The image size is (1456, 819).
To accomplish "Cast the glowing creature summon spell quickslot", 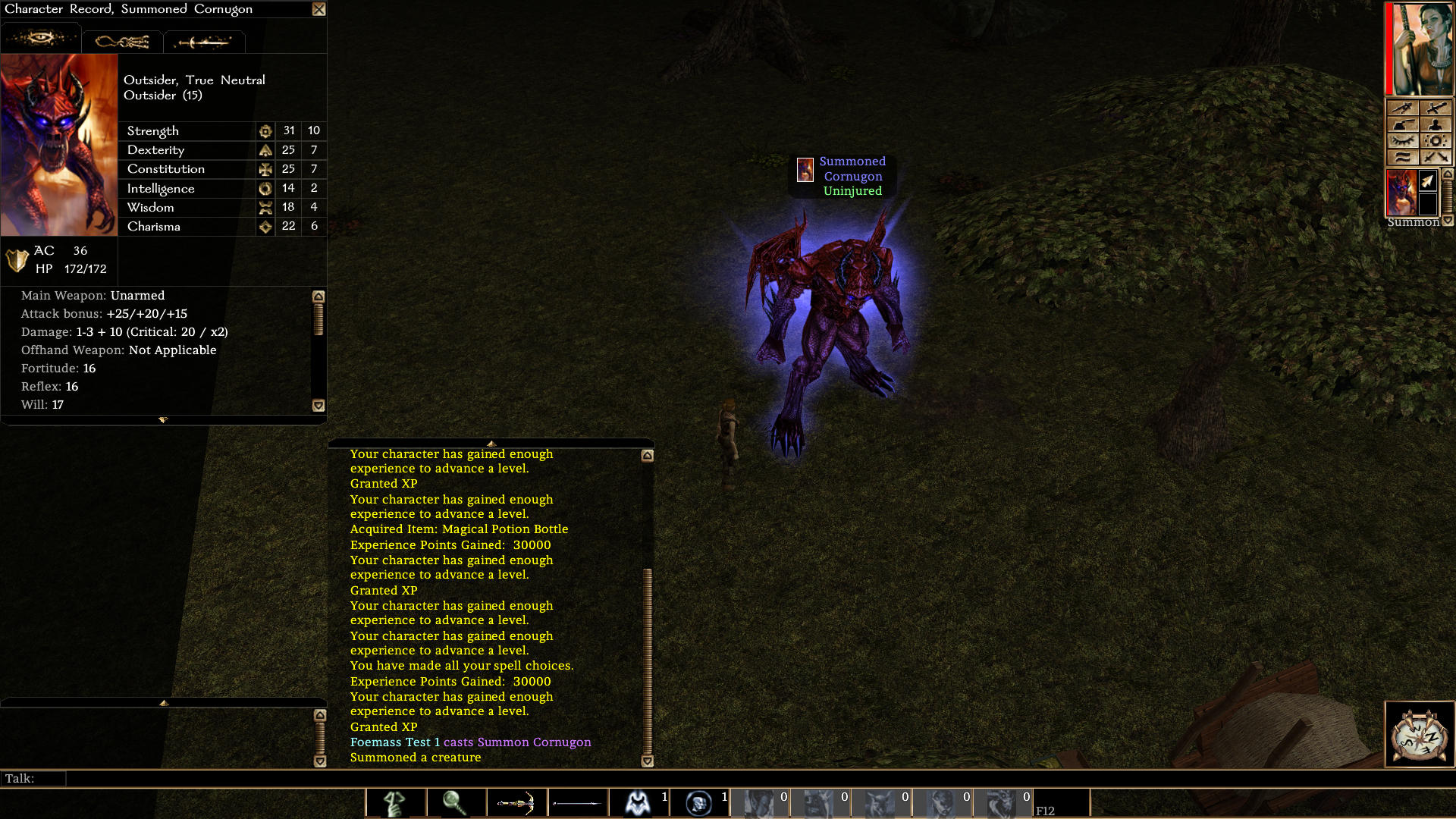I will click(638, 802).
